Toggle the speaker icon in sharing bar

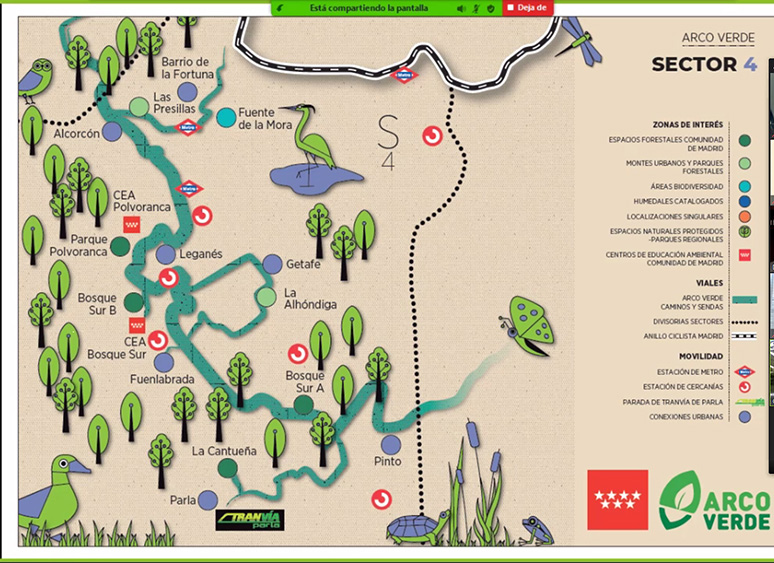point(461,8)
